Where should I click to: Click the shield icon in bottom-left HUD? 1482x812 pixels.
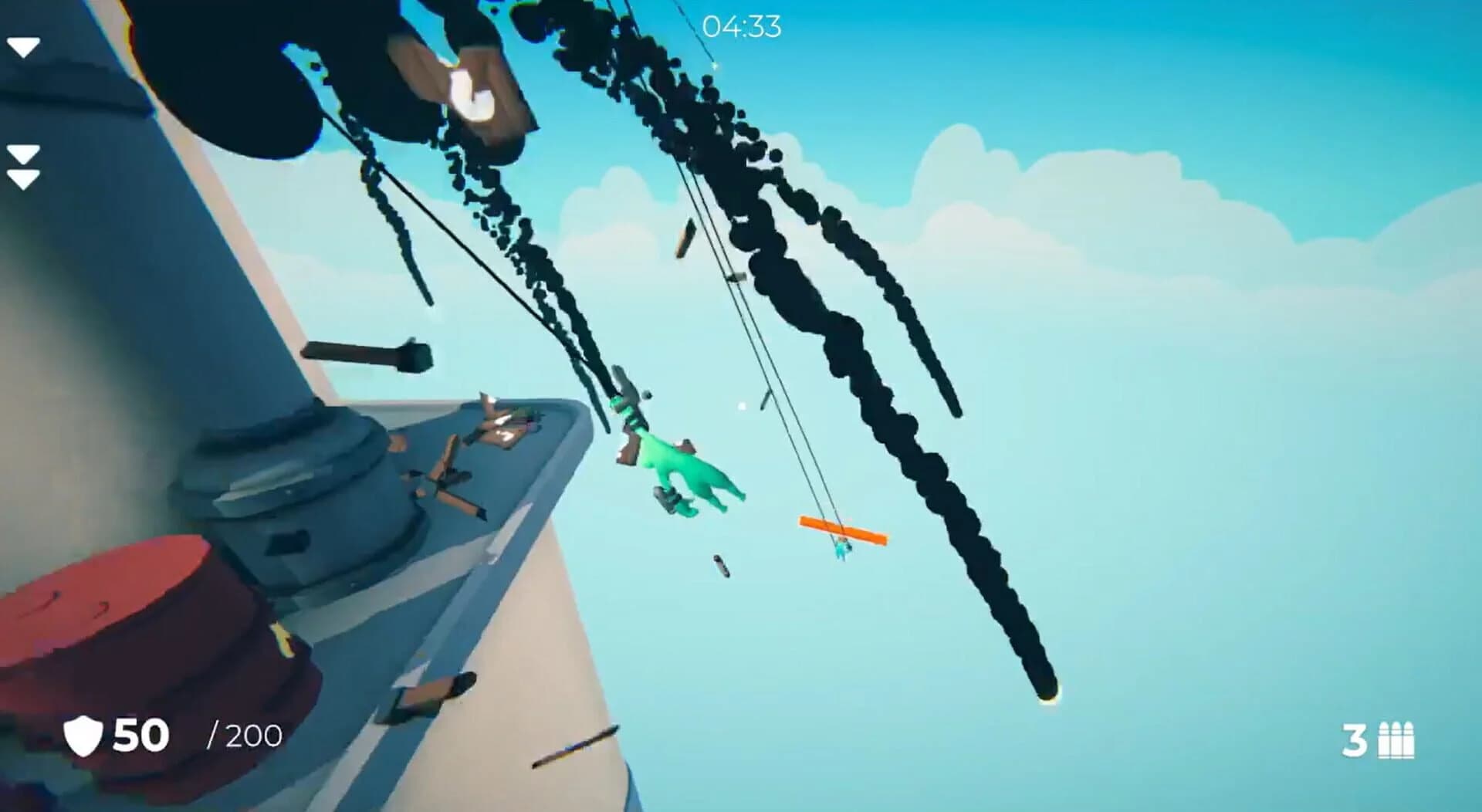click(x=82, y=735)
